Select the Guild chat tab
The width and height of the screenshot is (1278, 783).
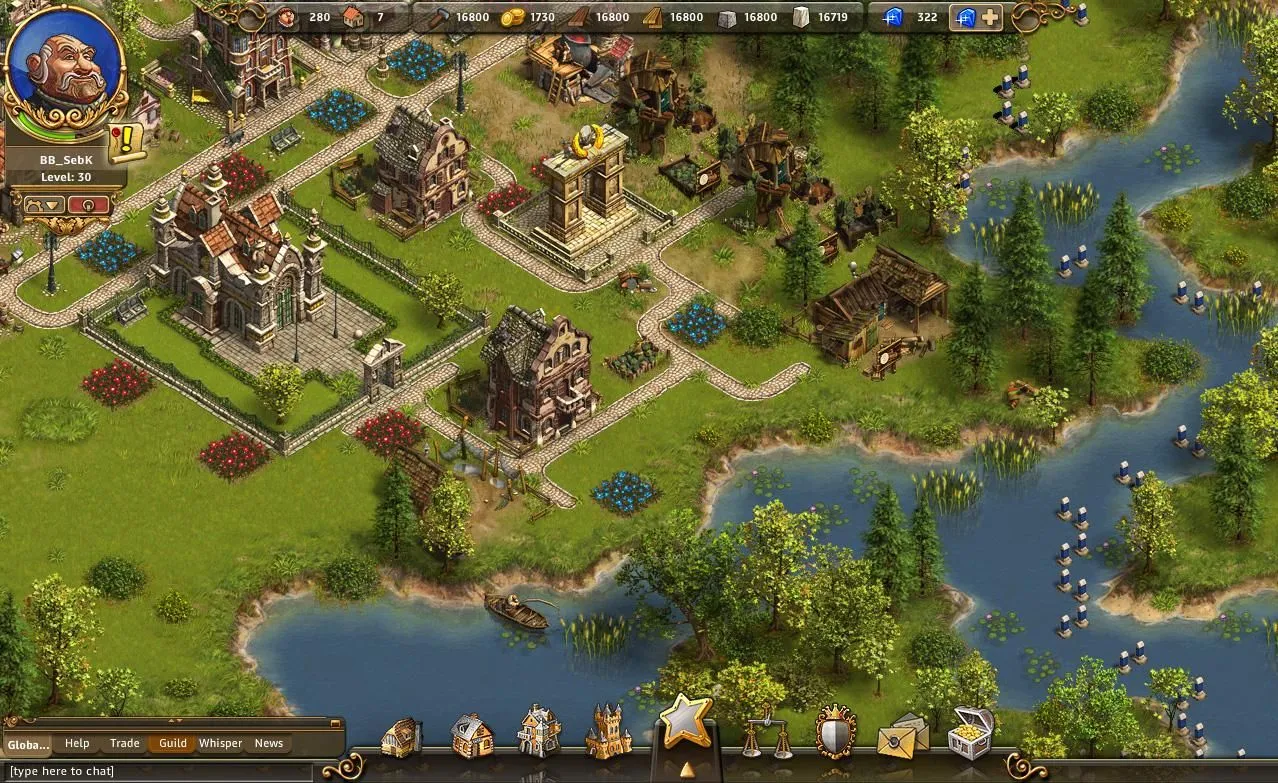coord(173,743)
